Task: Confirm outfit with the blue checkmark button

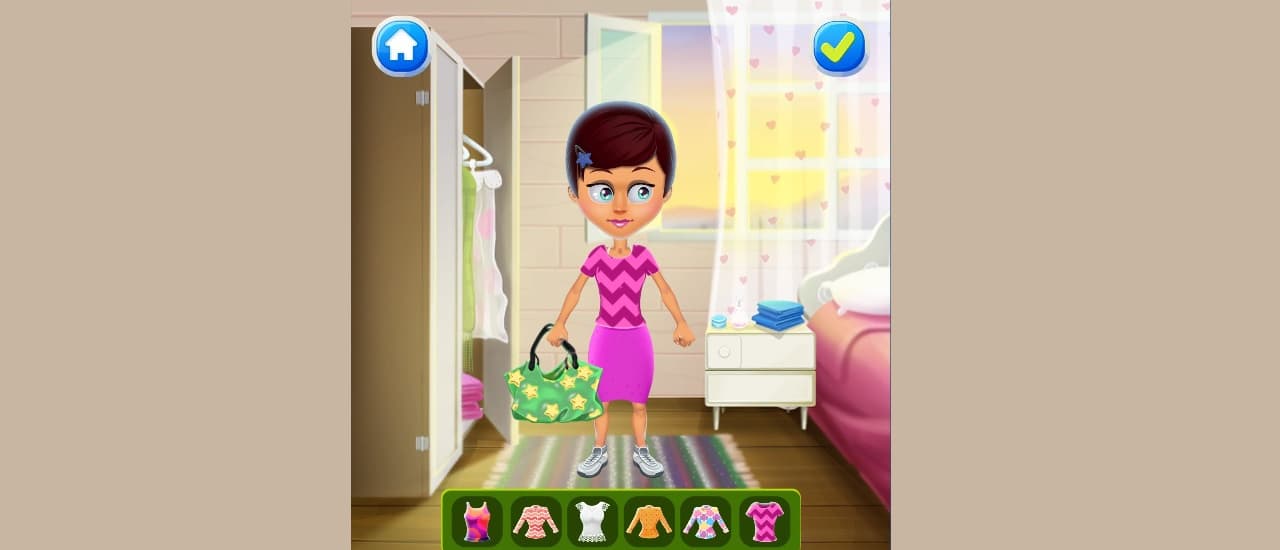Action: (x=839, y=46)
